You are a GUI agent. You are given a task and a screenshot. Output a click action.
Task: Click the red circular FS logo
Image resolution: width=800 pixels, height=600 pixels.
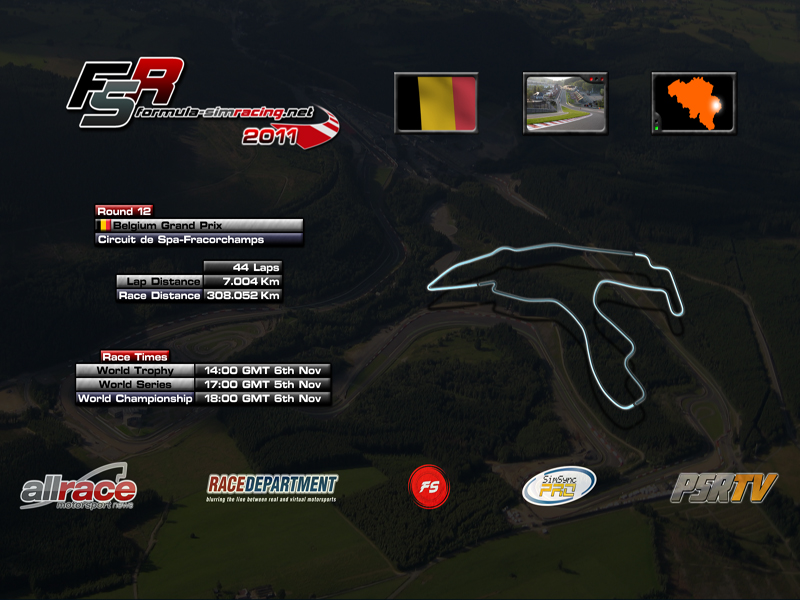429,486
